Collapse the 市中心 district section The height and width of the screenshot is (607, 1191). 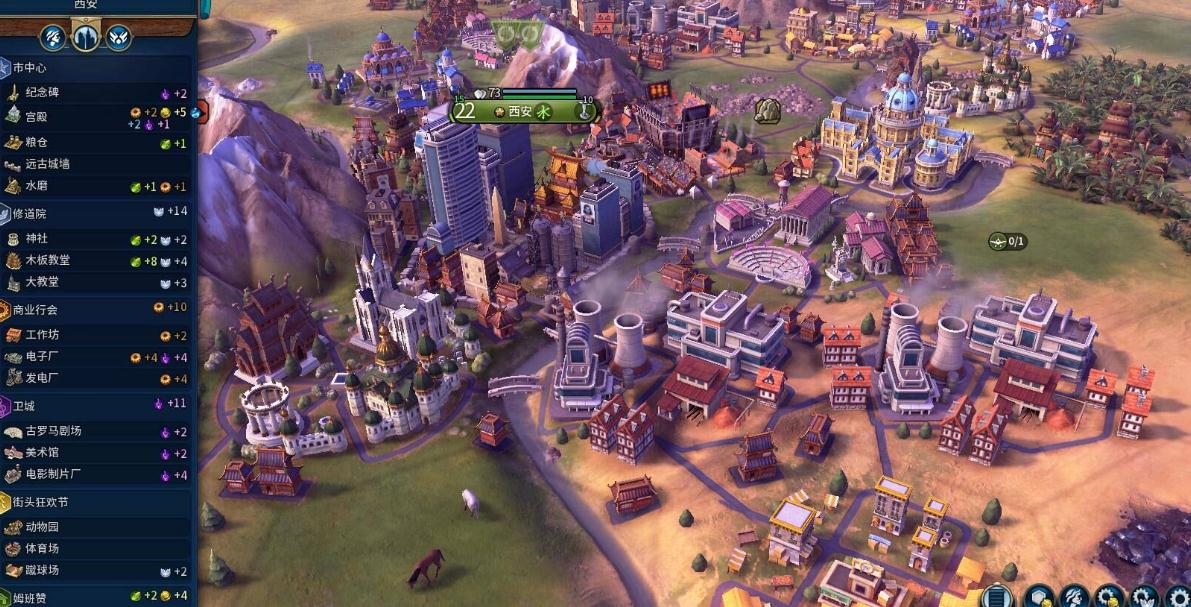(x=30, y=68)
